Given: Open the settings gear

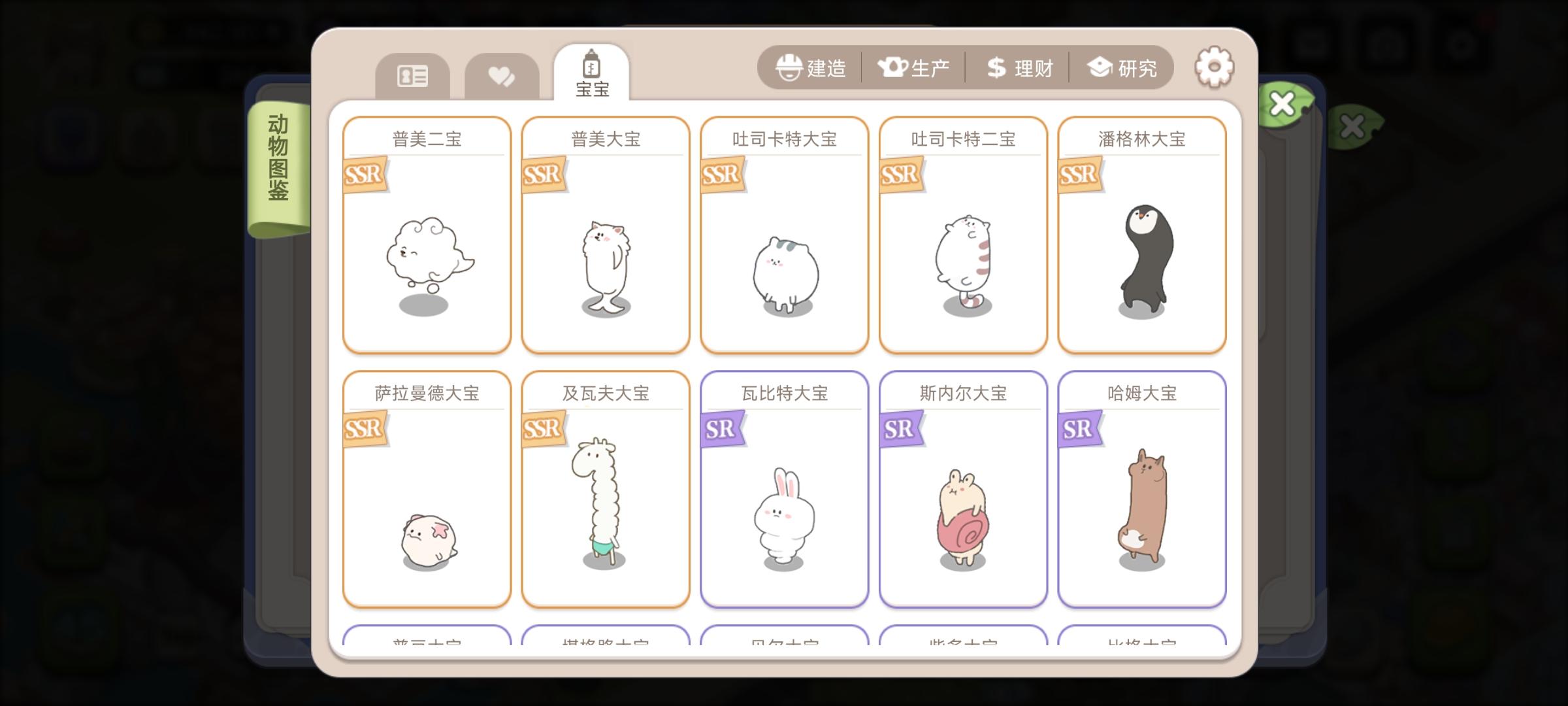Looking at the screenshot, I should point(1213,66).
